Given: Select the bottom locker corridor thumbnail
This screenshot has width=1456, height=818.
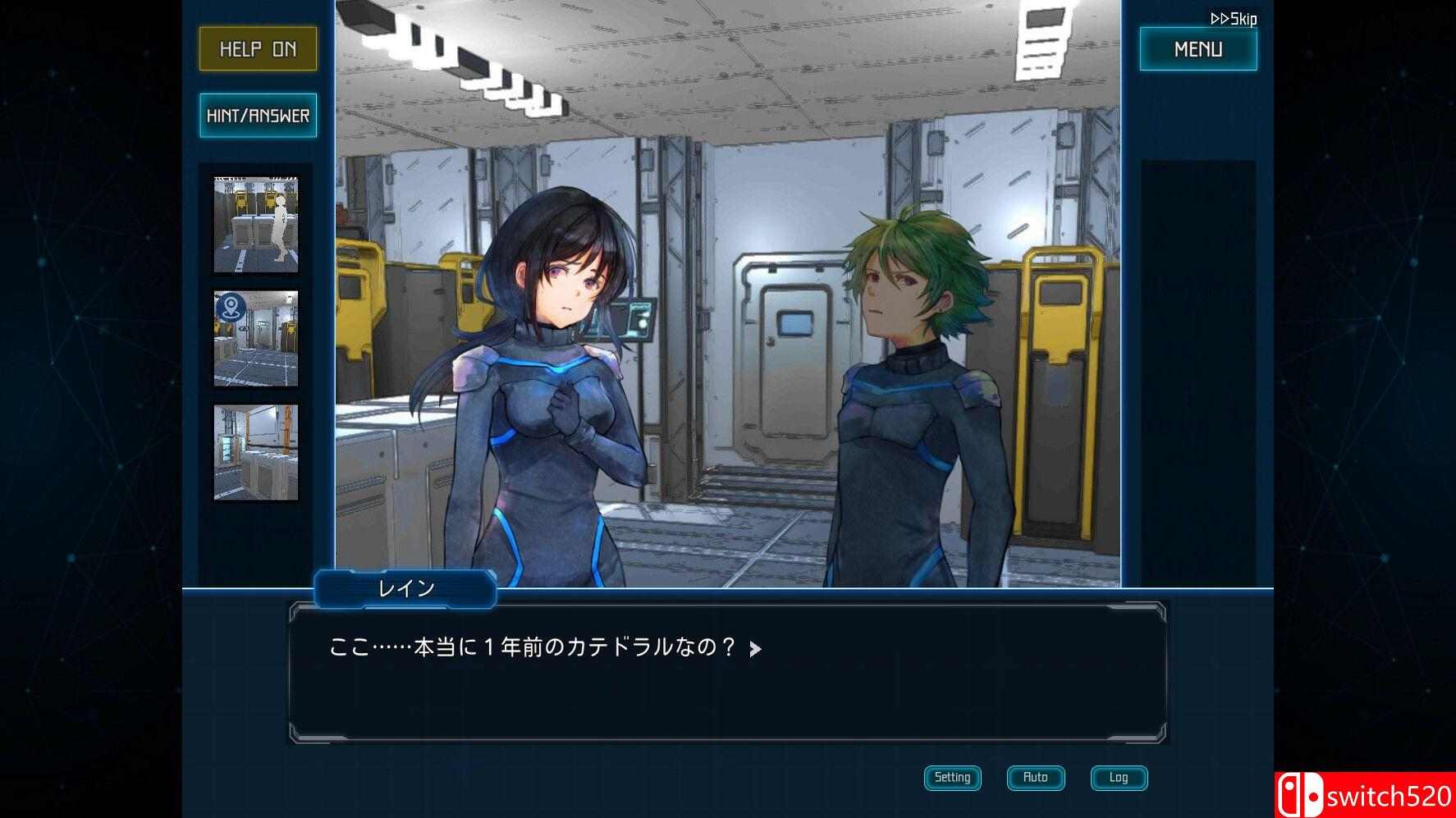Looking at the screenshot, I should coord(257,452).
